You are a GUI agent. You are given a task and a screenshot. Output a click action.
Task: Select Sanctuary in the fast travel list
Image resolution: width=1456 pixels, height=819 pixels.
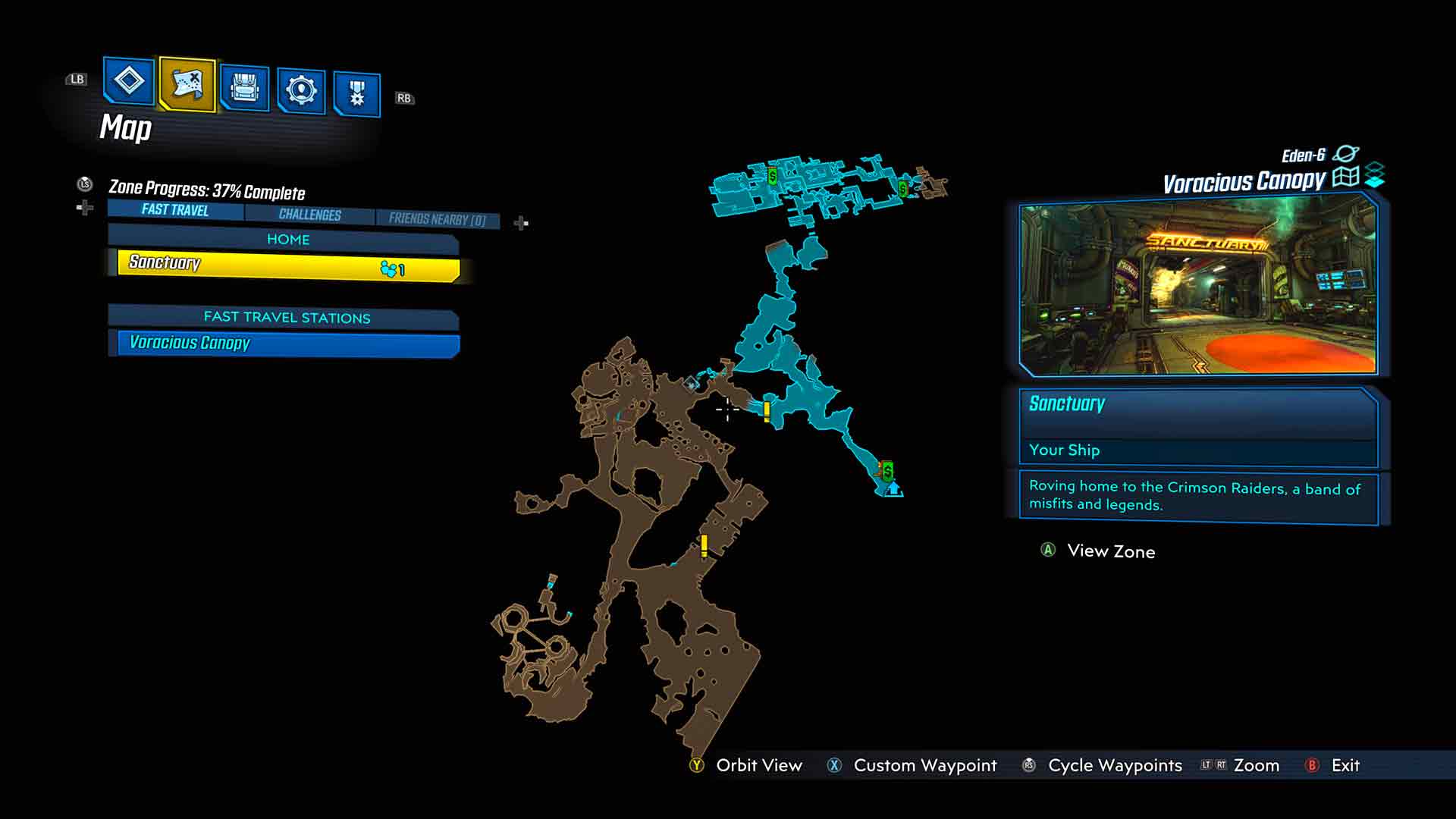(288, 265)
